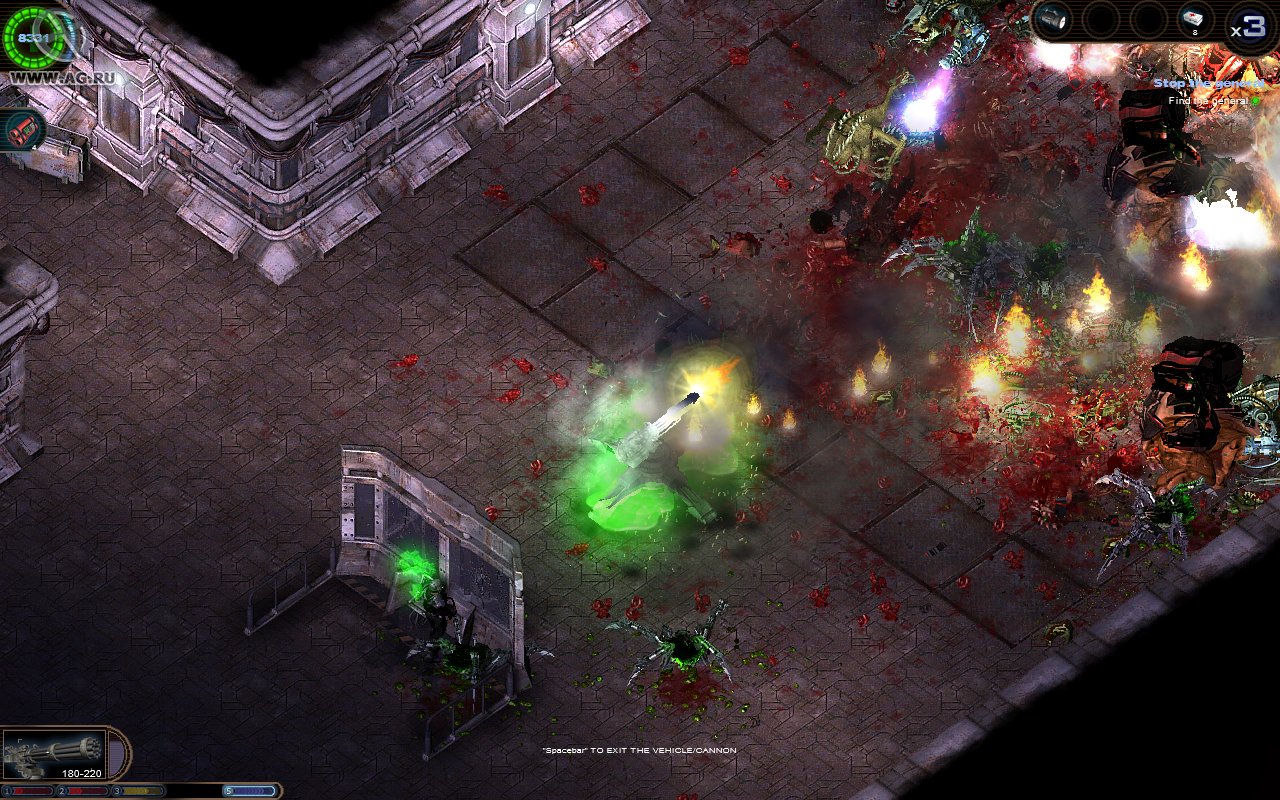The height and width of the screenshot is (800, 1280).
Task: Click the red bar of weapon slot 2
Action: 85,790
